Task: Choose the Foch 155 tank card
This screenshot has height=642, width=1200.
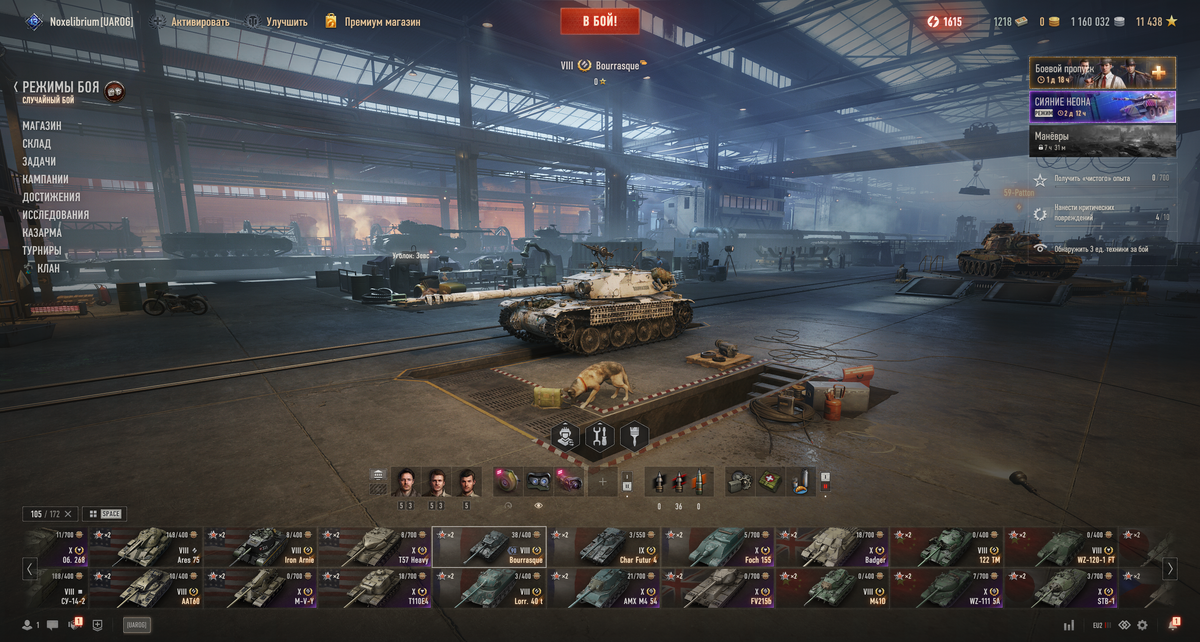Action: [x=718, y=547]
